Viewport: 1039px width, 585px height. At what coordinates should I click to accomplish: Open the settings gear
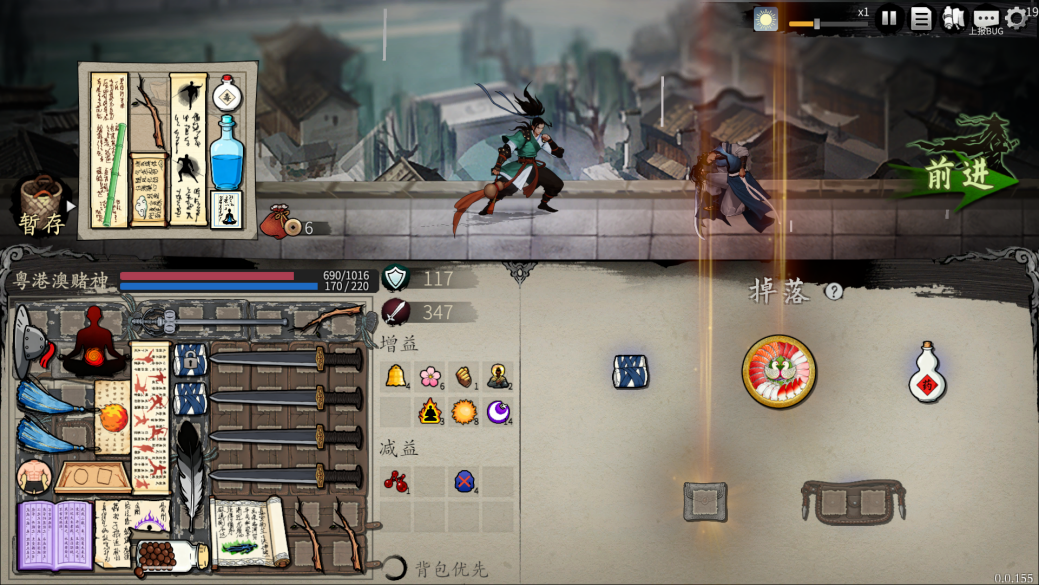point(1016,18)
